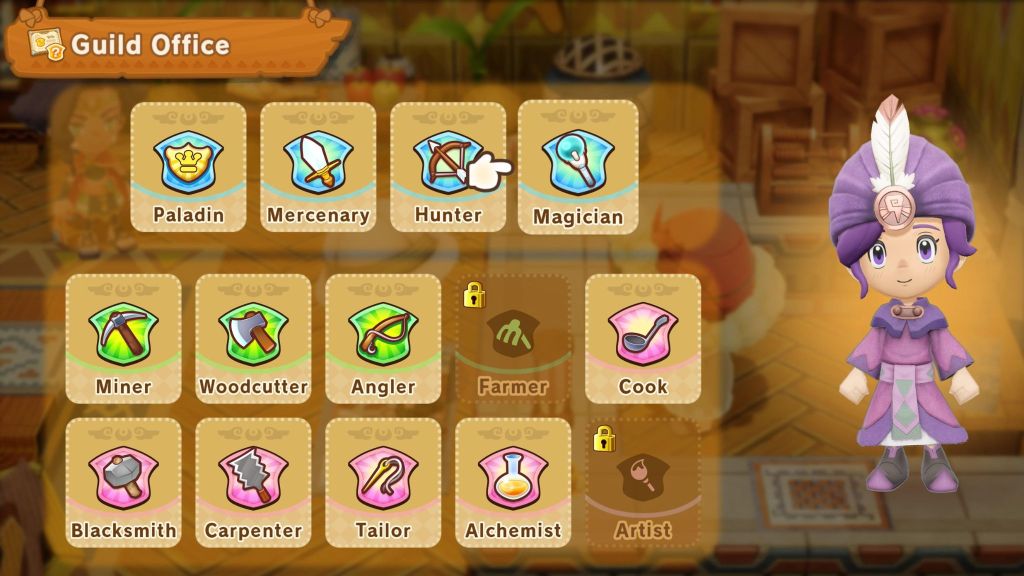Screen dimensions: 1024x576
Task: Pick the Angler fishing rod tile
Action: click(383, 338)
